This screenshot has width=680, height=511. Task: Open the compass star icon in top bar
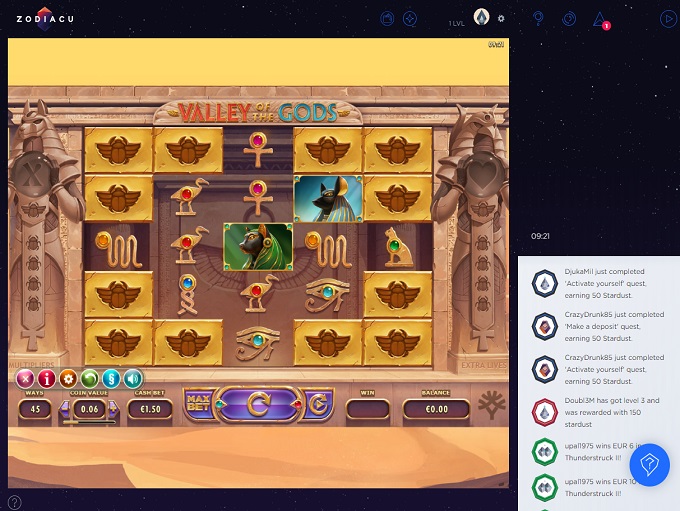(410, 18)
